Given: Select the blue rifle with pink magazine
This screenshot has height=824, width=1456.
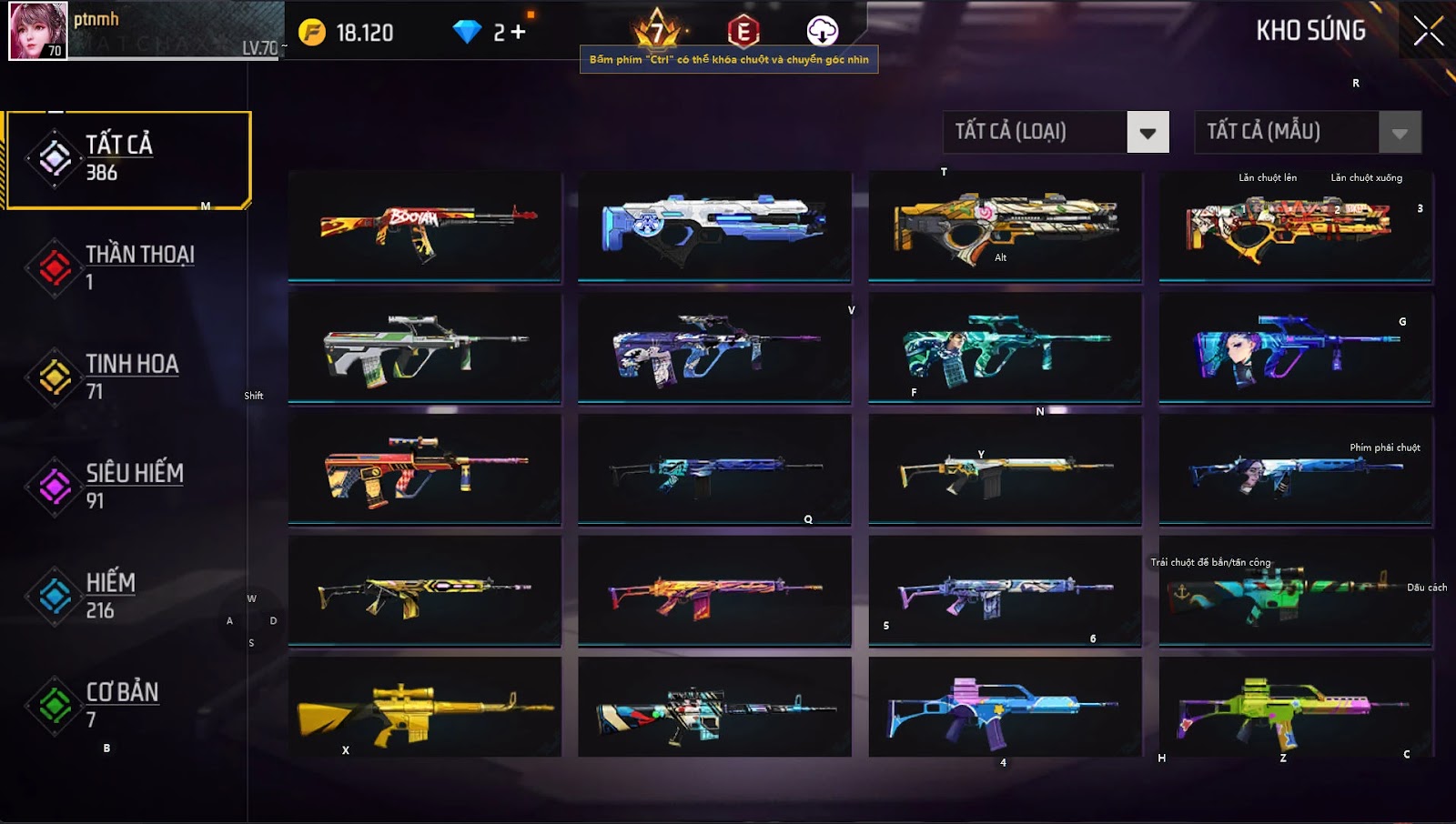Looking at the screenshot, I should [1005, 707].
